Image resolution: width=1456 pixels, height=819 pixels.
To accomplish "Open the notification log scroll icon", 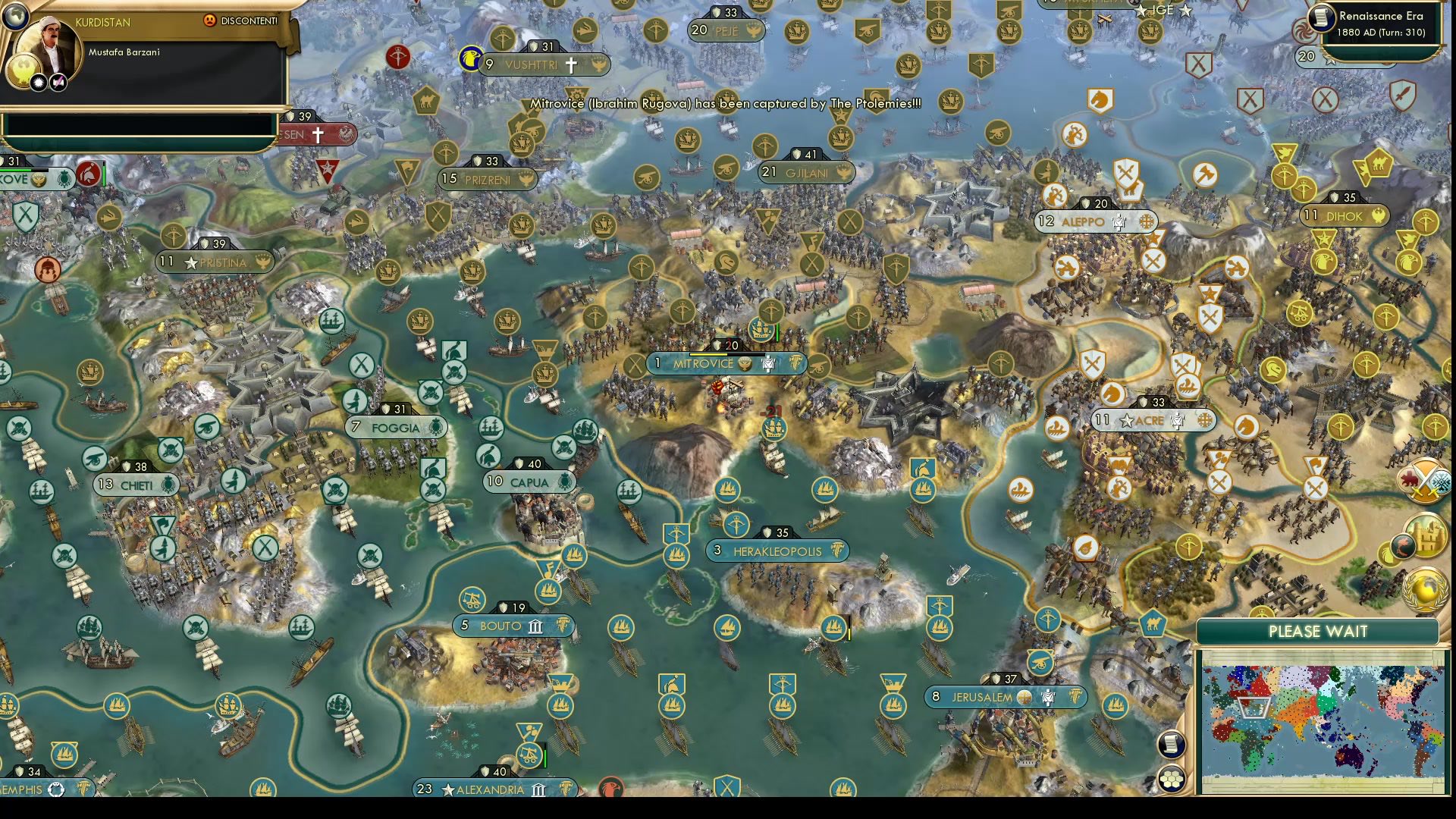I will click(1172, 745).
